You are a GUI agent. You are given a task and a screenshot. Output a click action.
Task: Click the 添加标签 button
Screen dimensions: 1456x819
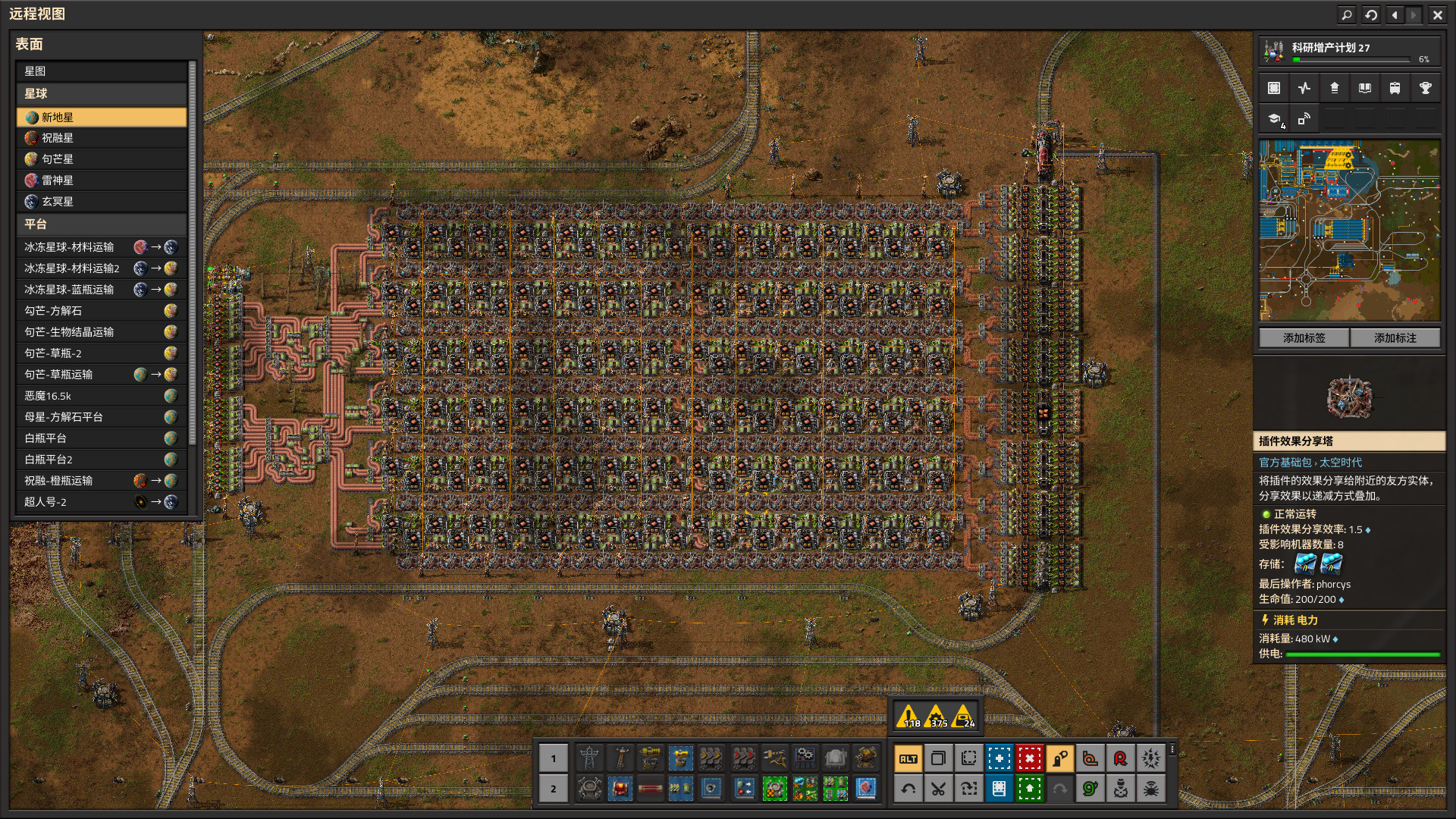(1304, 338)
